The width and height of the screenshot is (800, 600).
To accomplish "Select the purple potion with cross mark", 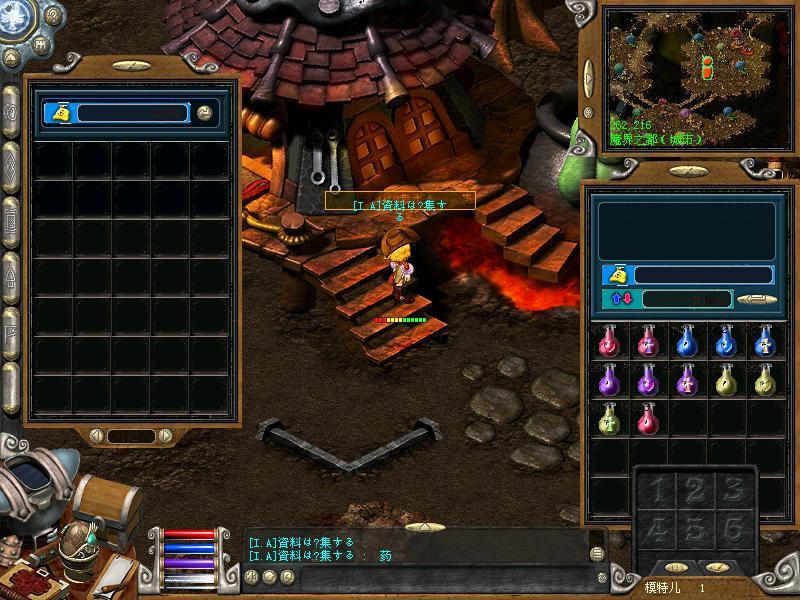I will click(x=686, y=381).
